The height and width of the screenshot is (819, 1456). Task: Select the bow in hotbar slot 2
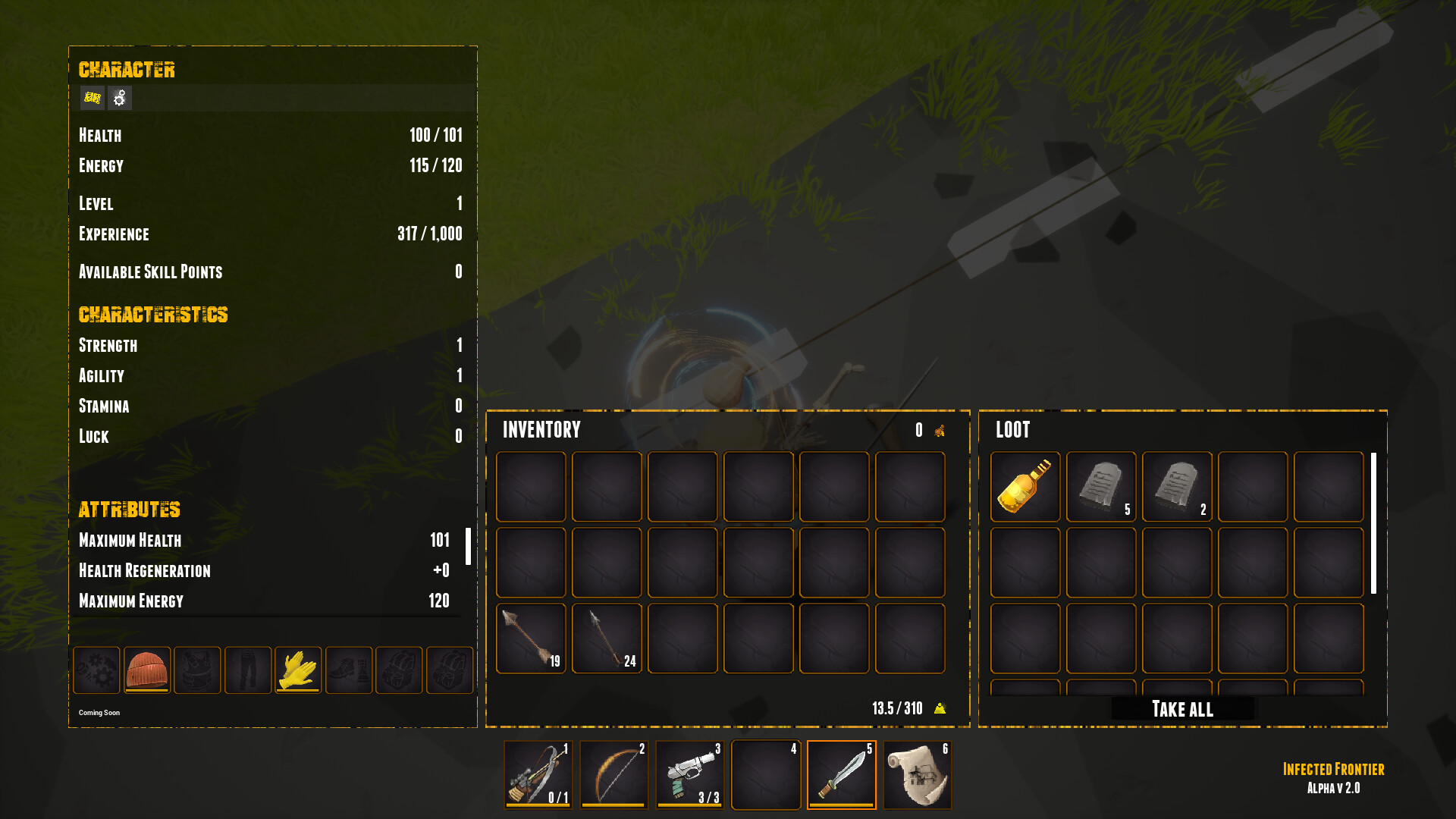tap(614, 774)
